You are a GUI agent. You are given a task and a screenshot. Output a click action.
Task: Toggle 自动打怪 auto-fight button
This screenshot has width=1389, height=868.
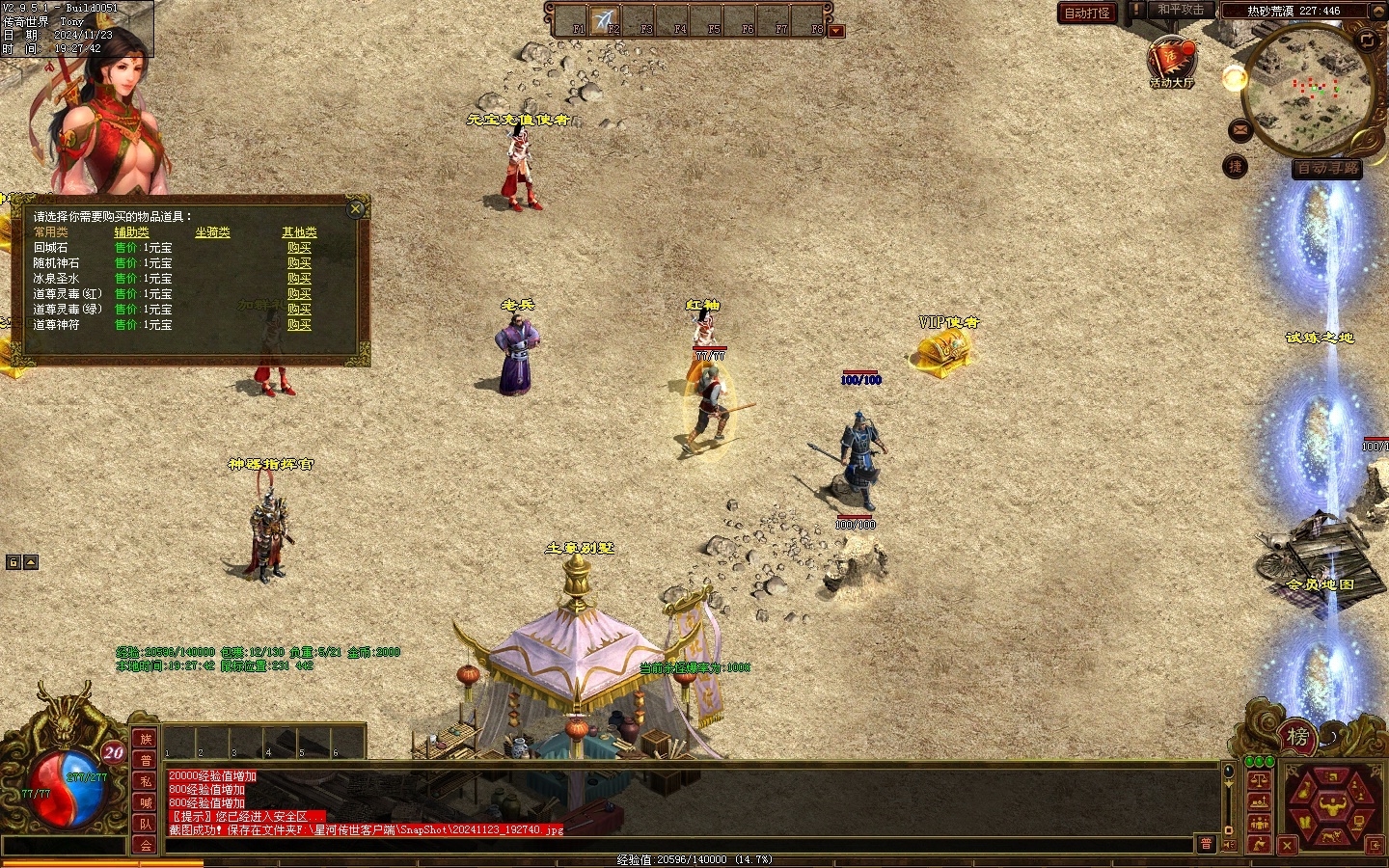[1087, 13]
